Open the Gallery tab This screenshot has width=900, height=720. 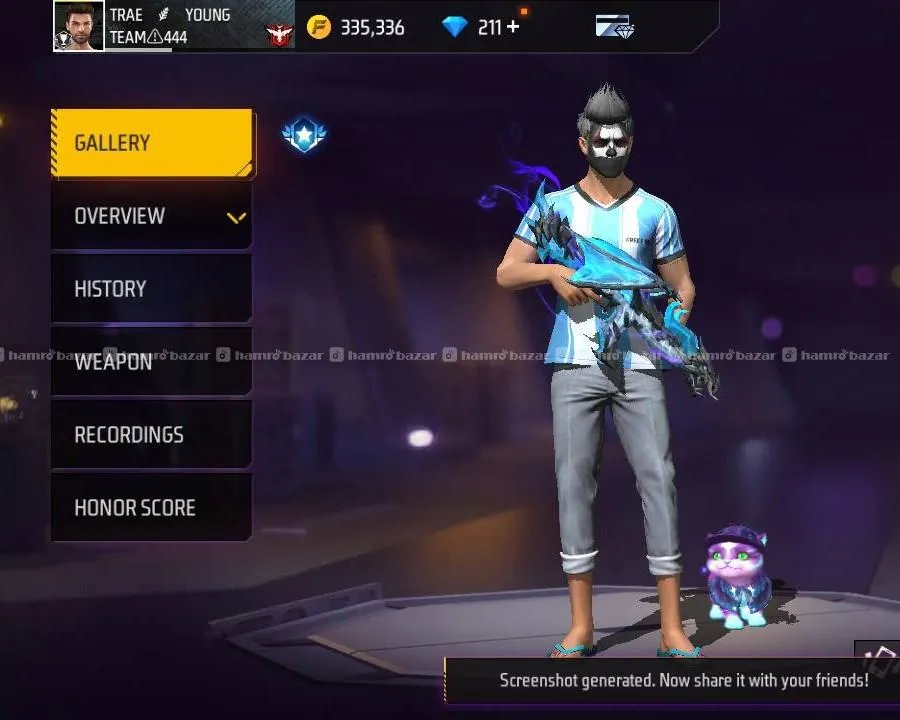[x=152, y=143]
